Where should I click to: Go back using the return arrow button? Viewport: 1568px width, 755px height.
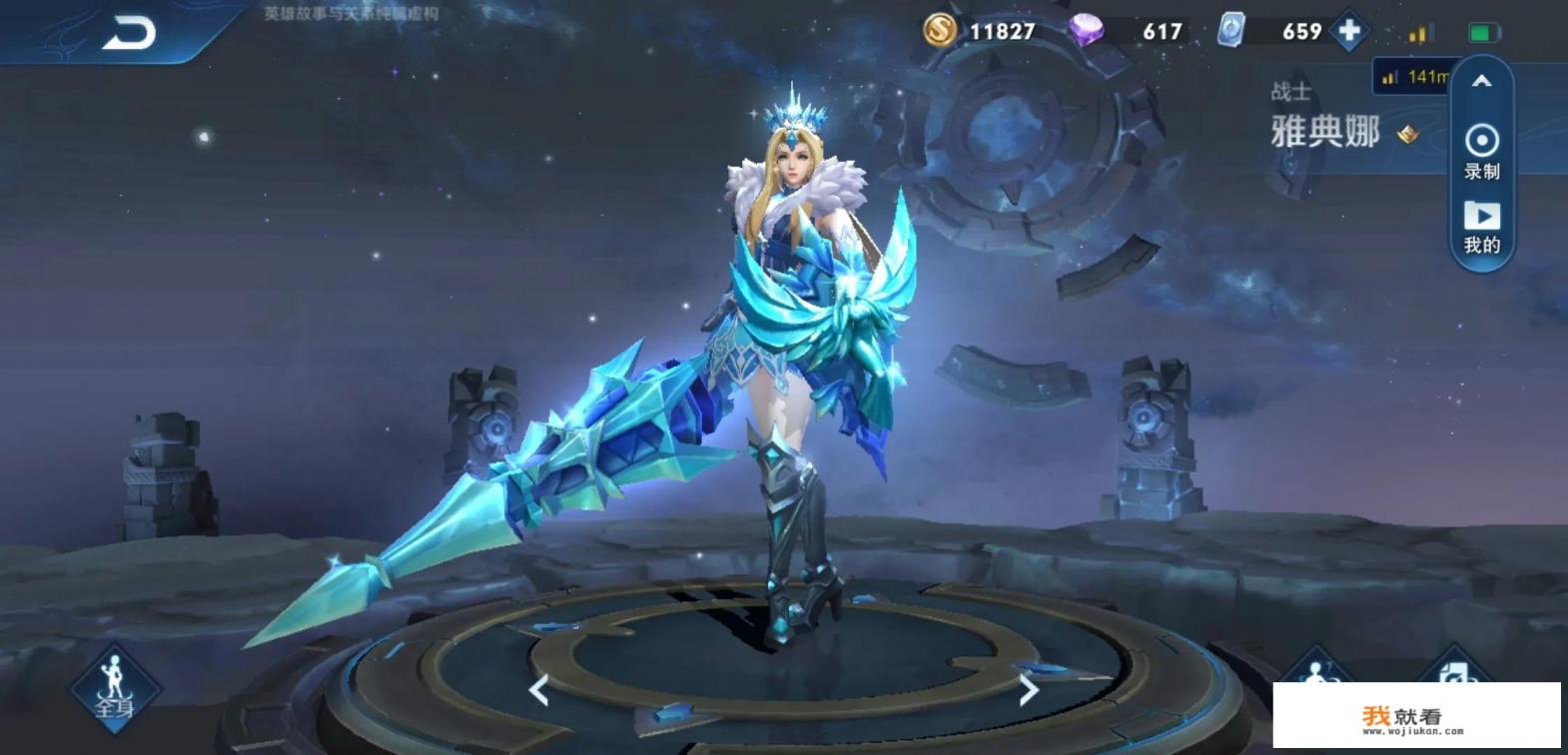click(x=129, y=33)
